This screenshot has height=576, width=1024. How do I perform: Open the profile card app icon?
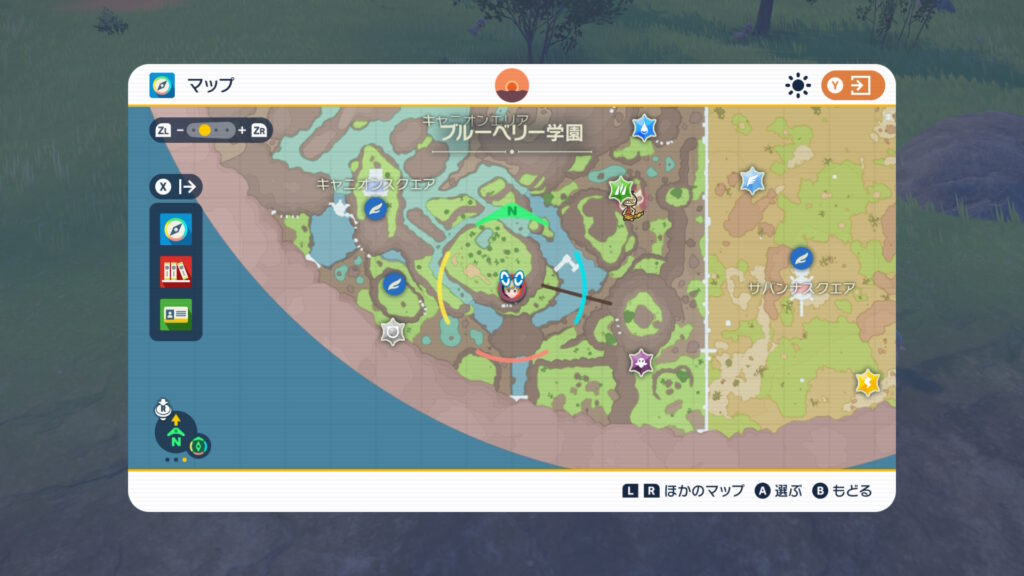click(176, 314)
